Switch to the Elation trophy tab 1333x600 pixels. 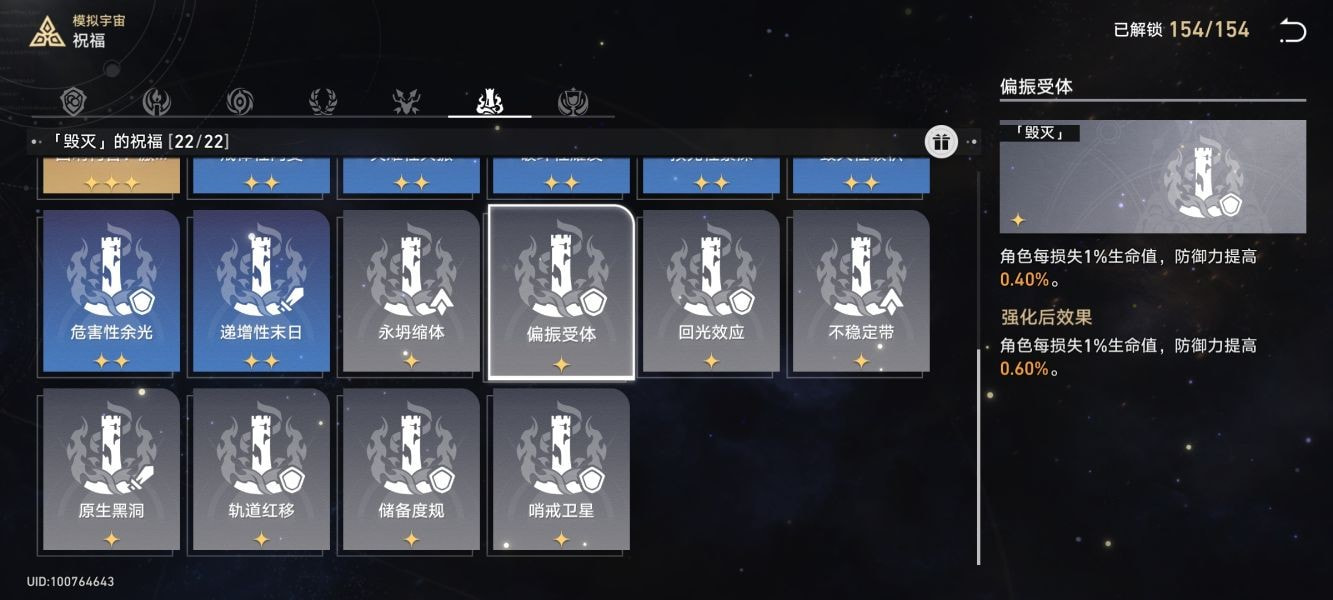(x=573, y=101)
